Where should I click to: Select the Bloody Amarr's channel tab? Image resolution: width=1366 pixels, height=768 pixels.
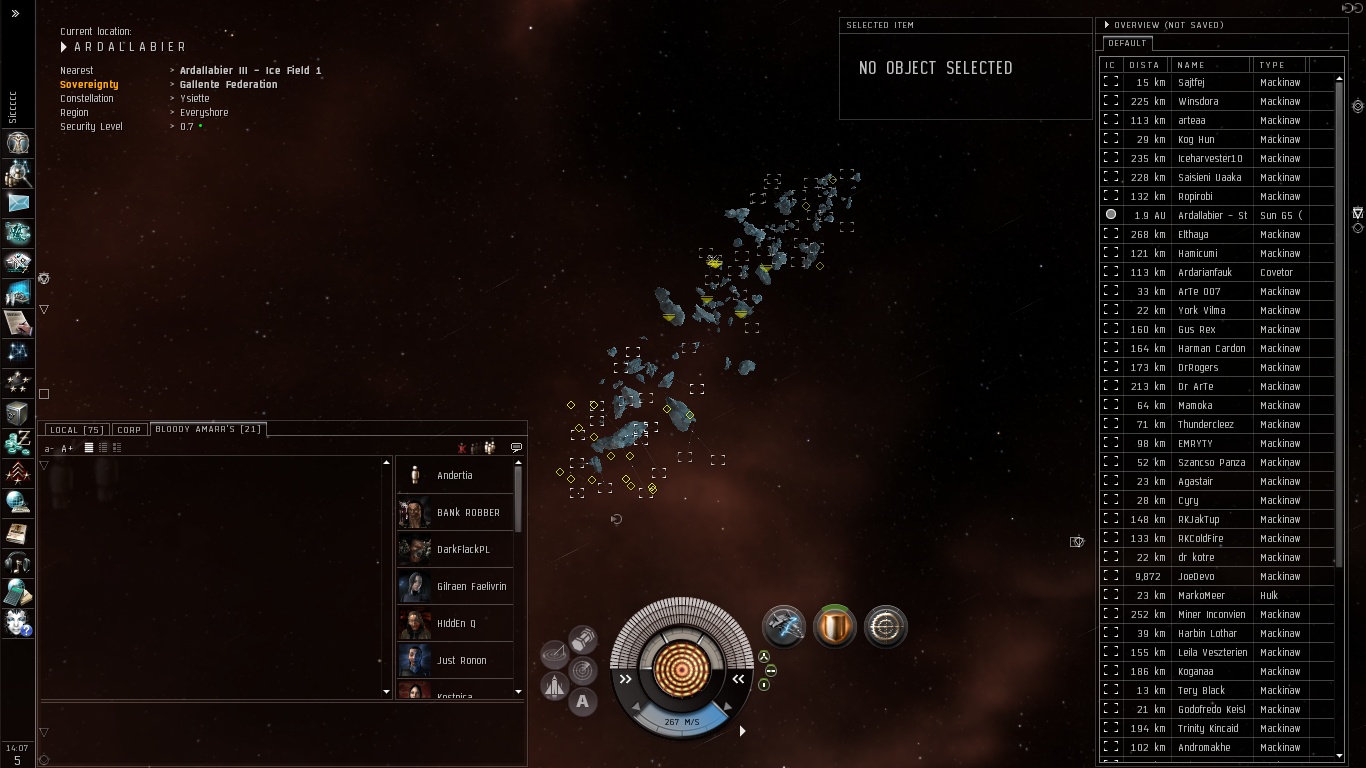tap(208, 429)
